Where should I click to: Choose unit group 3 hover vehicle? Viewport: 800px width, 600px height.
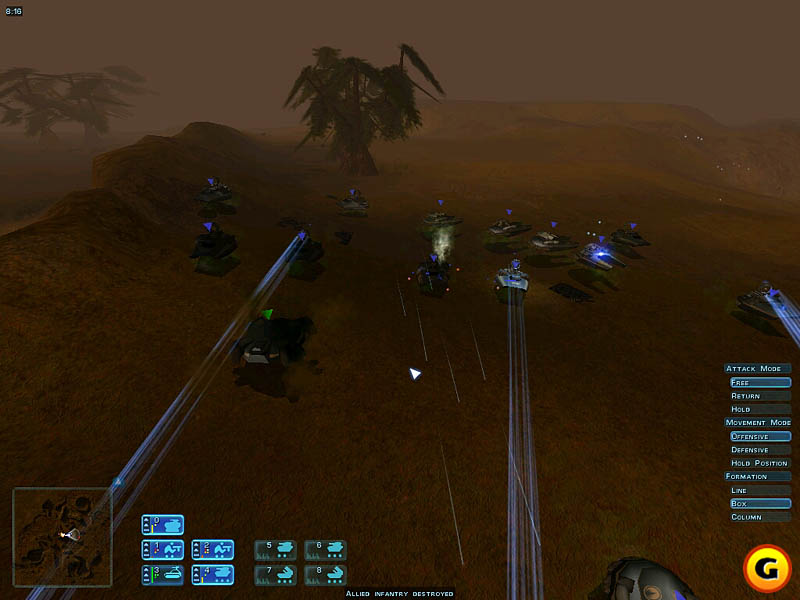[x=162, y=574]
